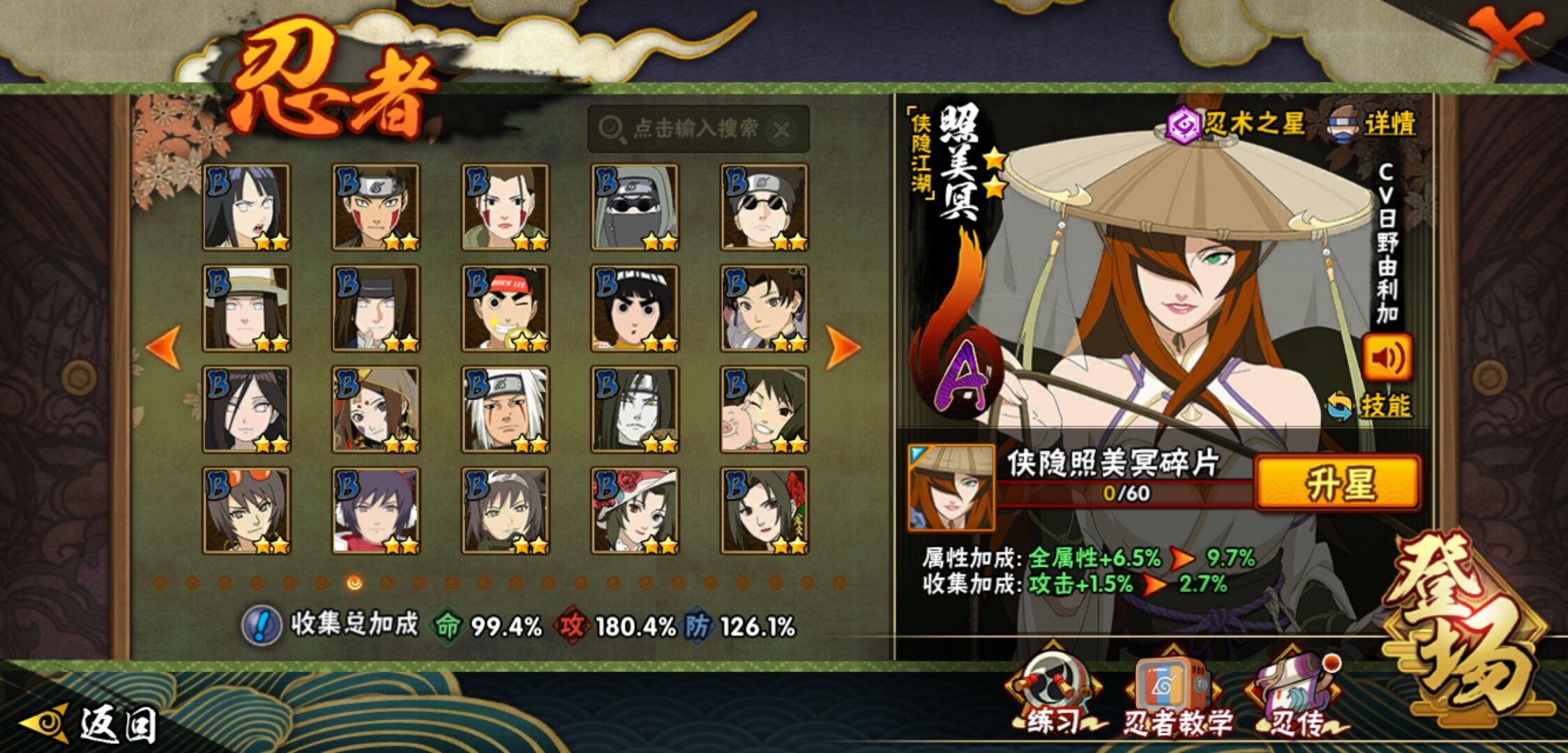Tap the 升星 star upgrade button
This screenshot has height=753, width=1568.
pos(1338,484)
